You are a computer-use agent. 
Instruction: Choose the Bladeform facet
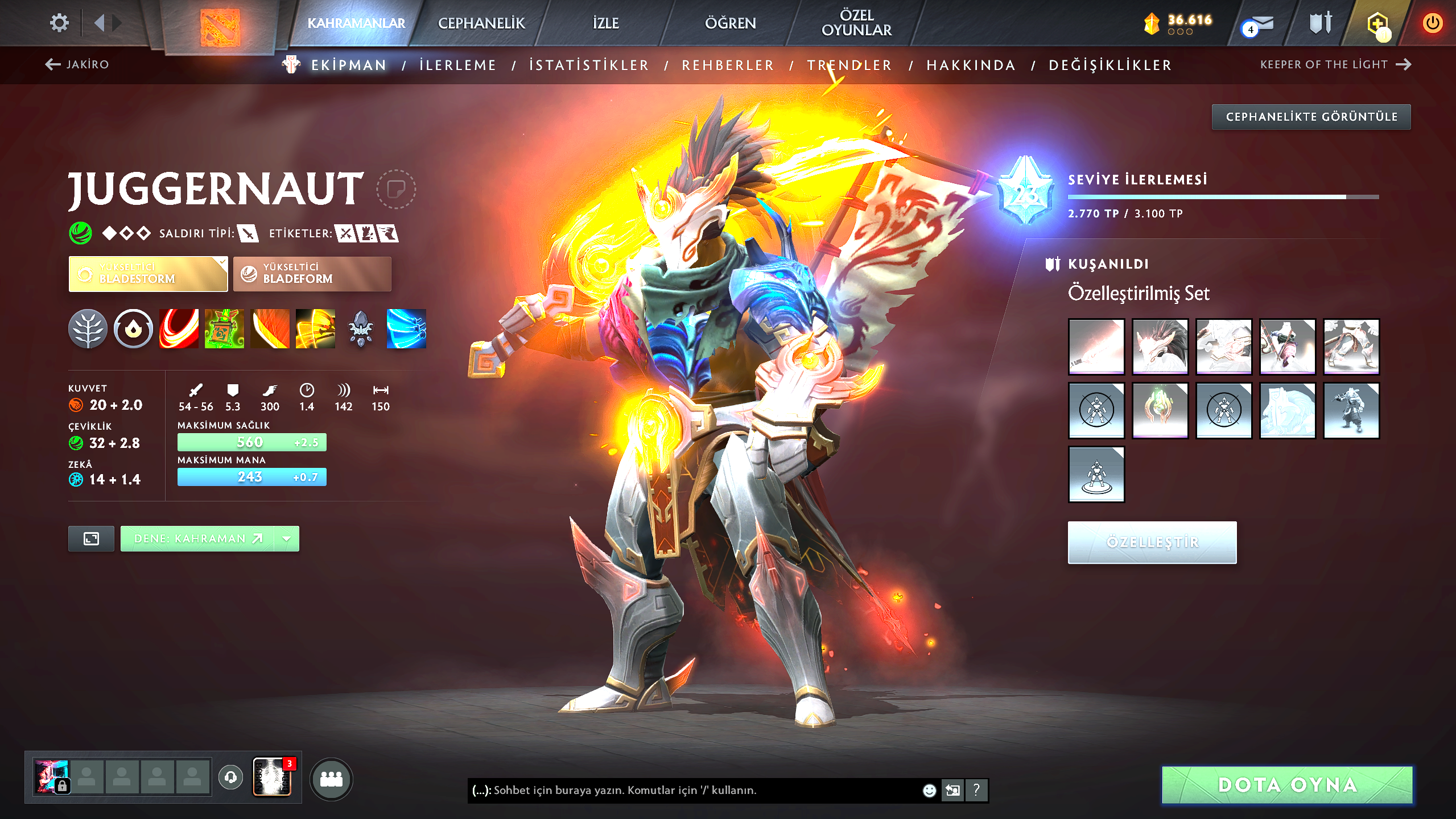312,274
